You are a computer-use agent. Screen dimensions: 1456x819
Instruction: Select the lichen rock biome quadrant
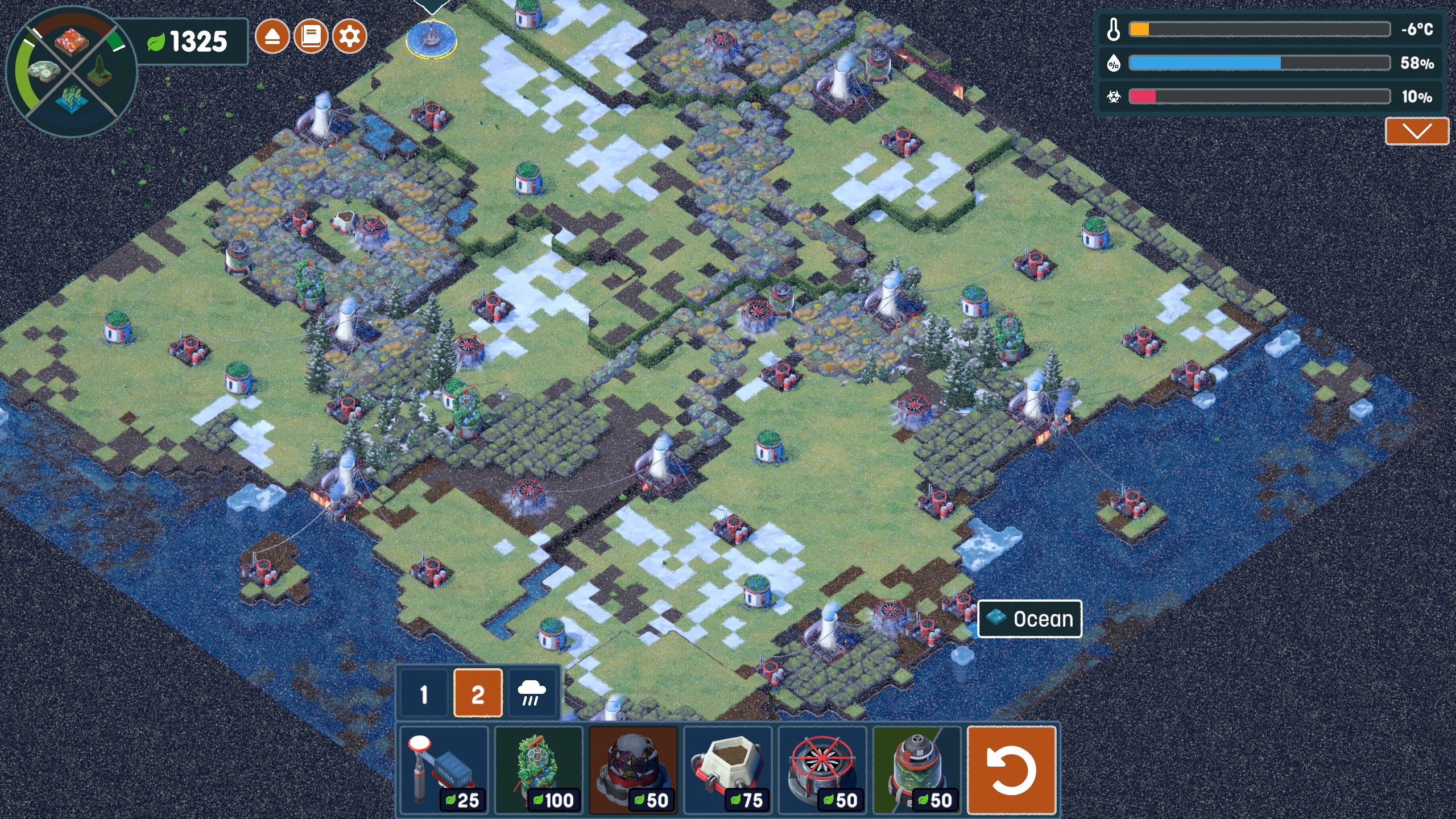coord(43,71)
